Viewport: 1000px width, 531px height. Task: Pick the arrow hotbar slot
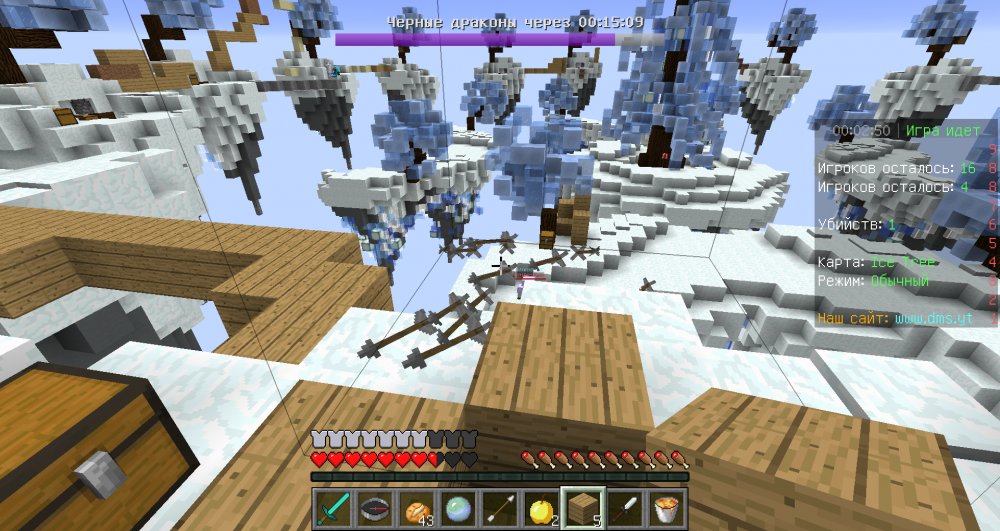[x=499, y=508]
